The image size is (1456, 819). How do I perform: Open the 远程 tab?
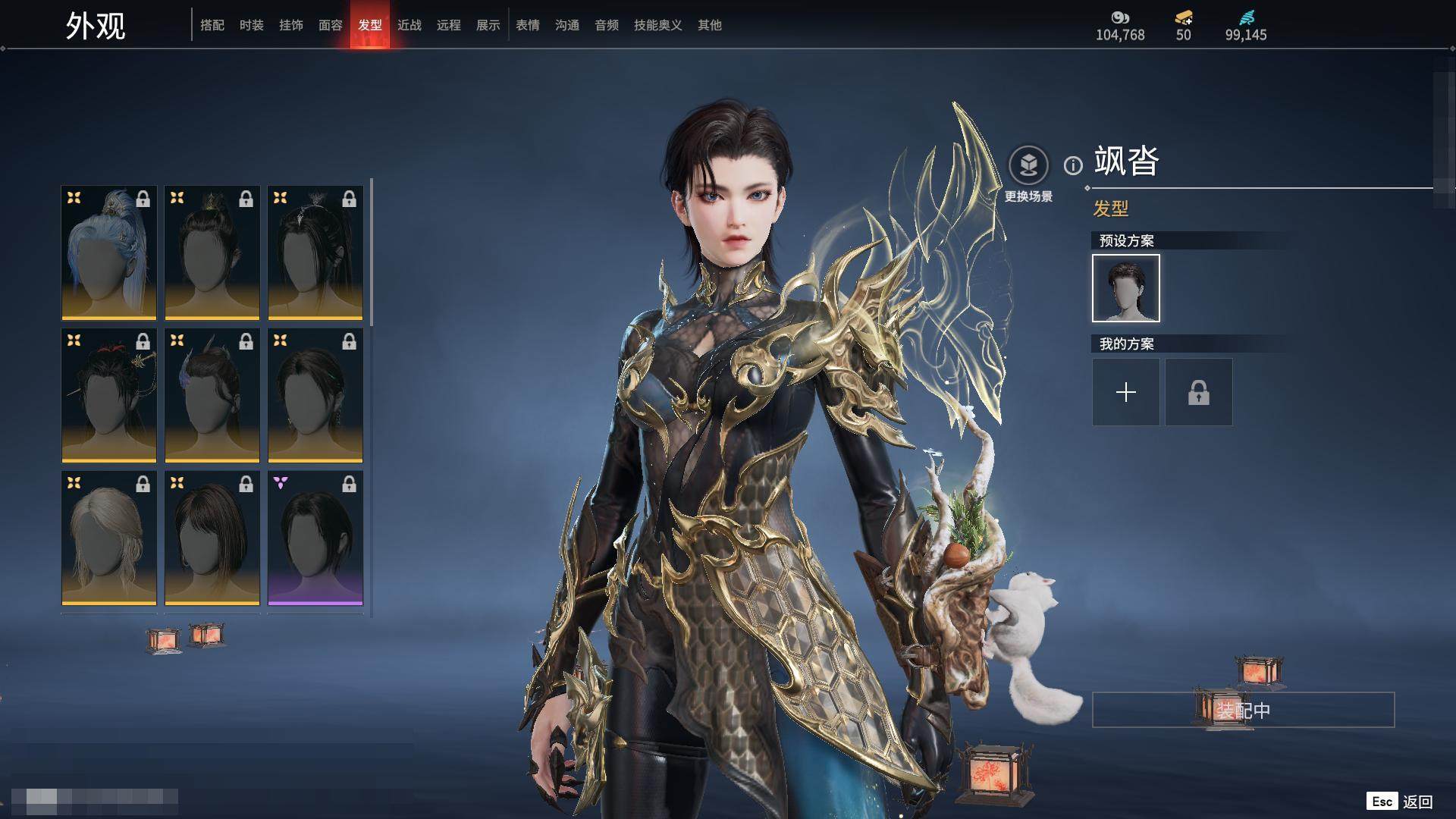(449, 25)
